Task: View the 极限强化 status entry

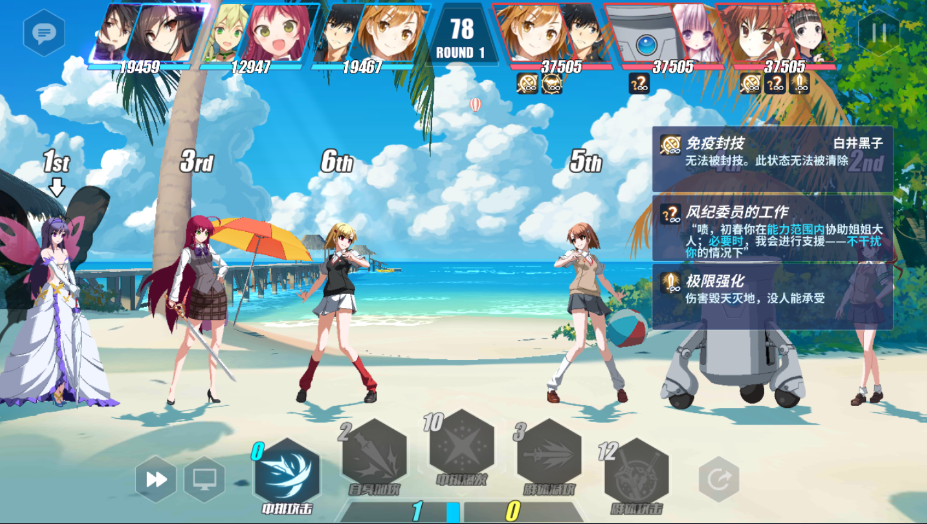Action: (x=772, y=289)
